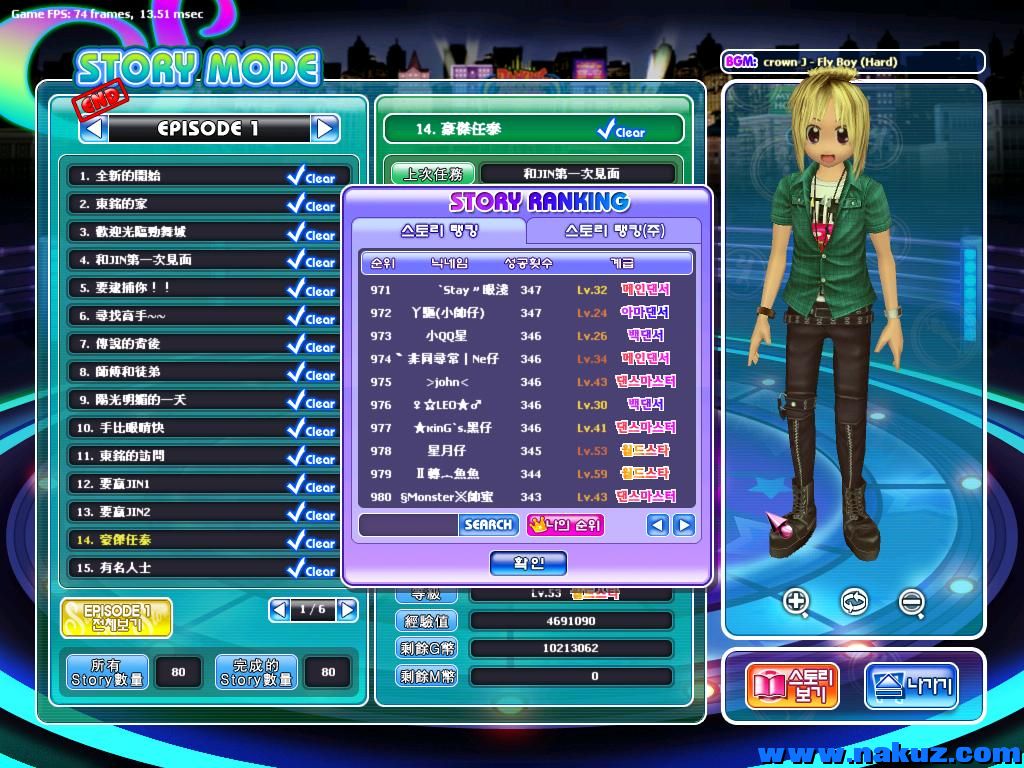Switch to the second Story Ranking tab
Image resolution: width=1024 pixels, height=768 pixels.
[614, 231]
